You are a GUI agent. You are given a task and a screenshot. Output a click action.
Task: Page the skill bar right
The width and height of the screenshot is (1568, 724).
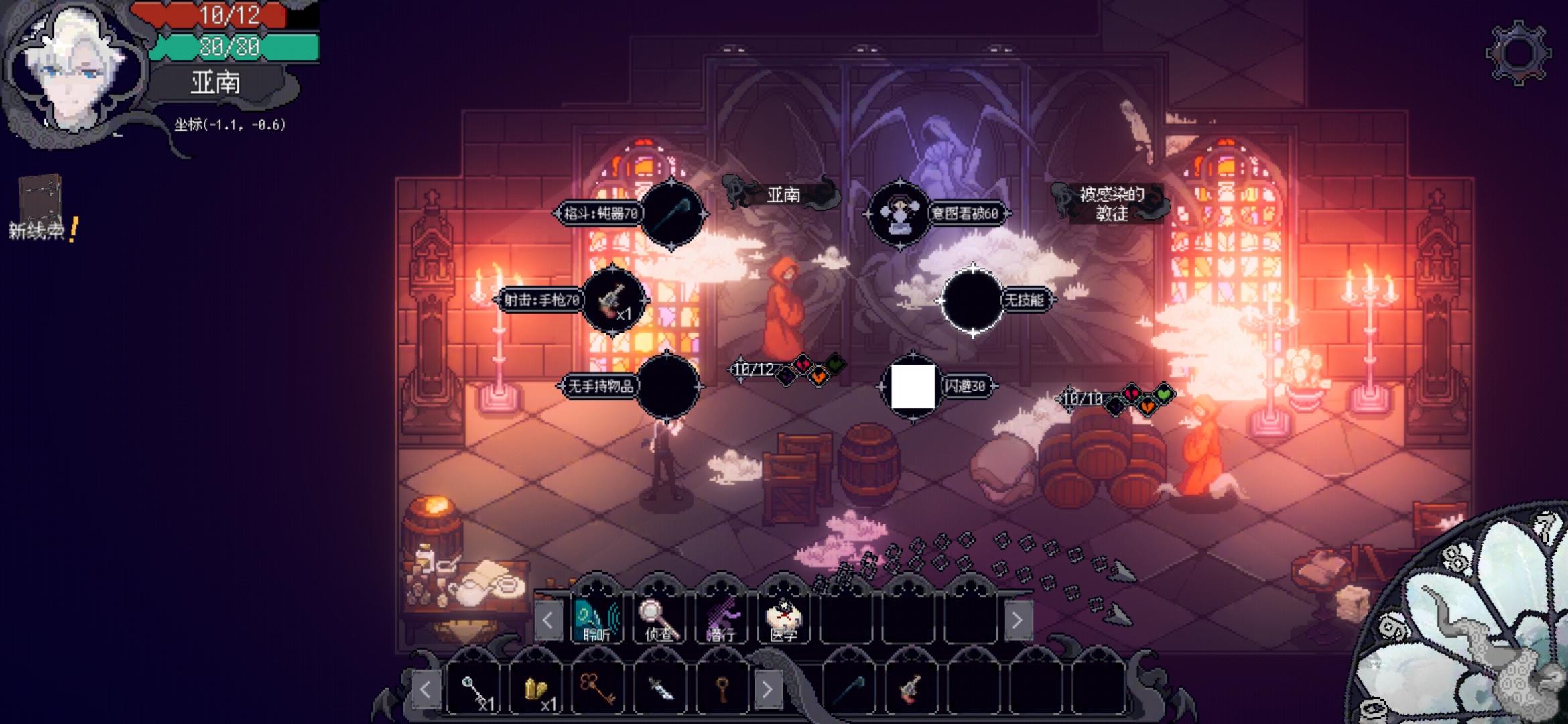(x=1017, y=620)
